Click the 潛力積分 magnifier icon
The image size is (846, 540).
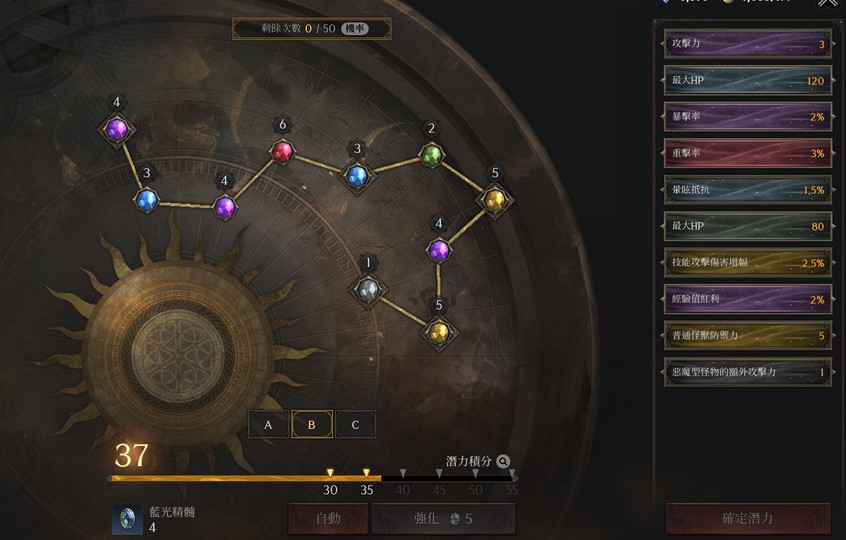pyautogui.click(x=503, y=462)
